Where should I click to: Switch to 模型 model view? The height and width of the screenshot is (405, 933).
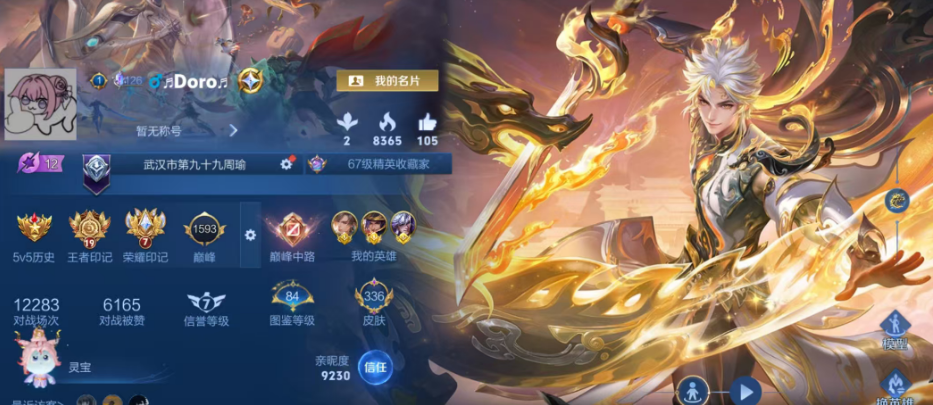tap(892, 328)
